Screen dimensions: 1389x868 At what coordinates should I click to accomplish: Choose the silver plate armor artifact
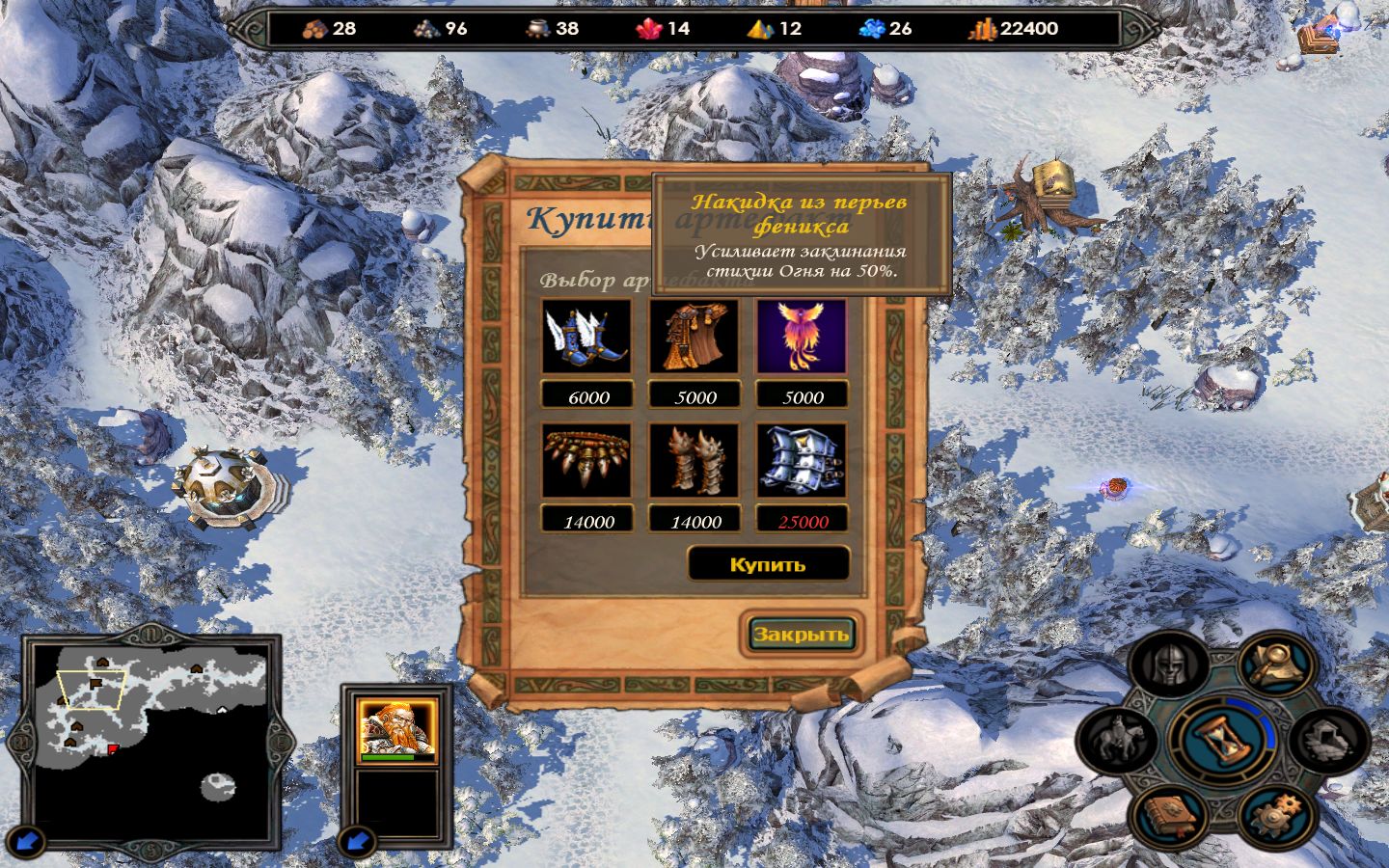pos(802,461)
